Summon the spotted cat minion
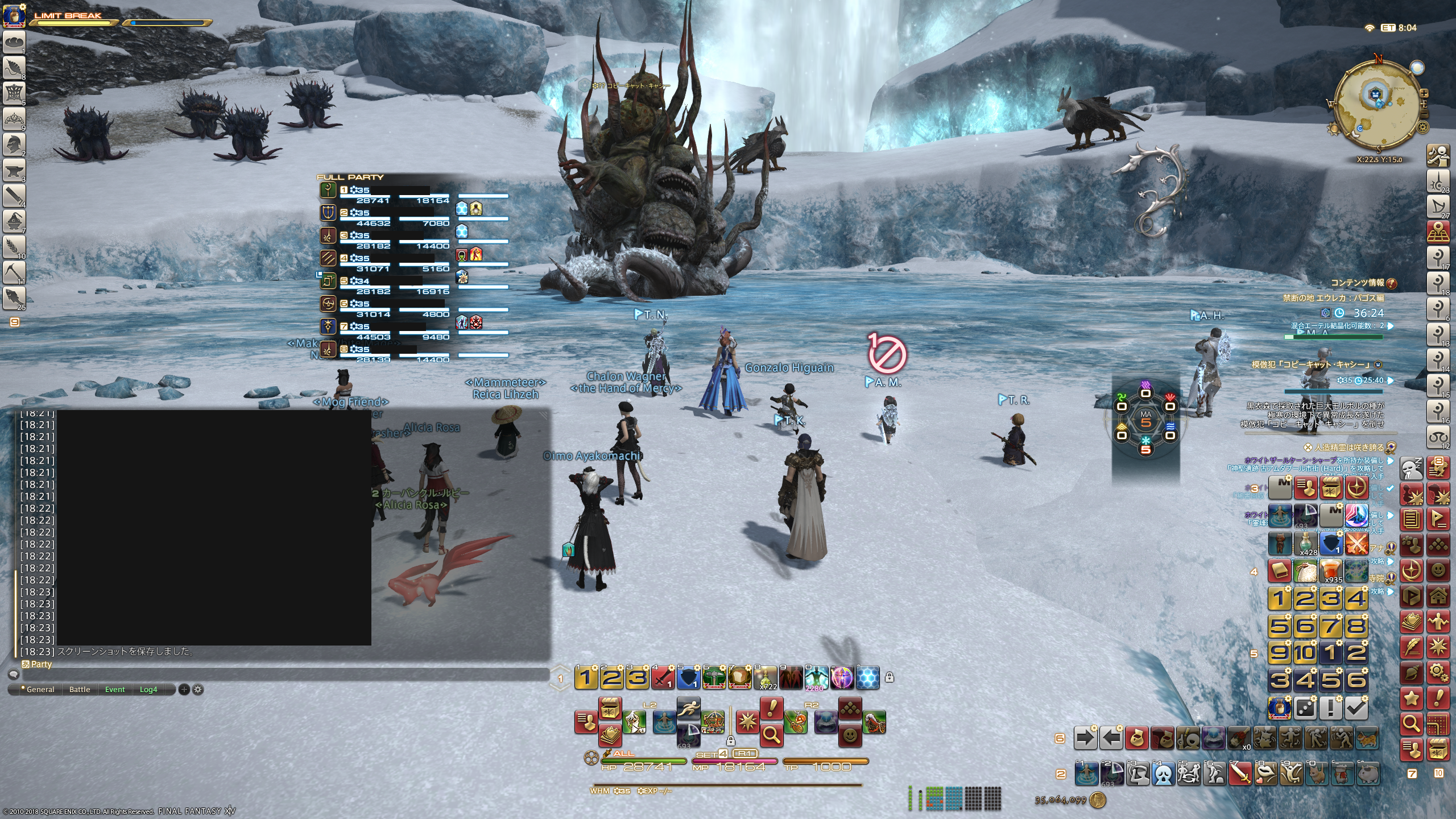Image resolution: width=1456 pixels, height=819 pixels. click(x=1367, y=739)
